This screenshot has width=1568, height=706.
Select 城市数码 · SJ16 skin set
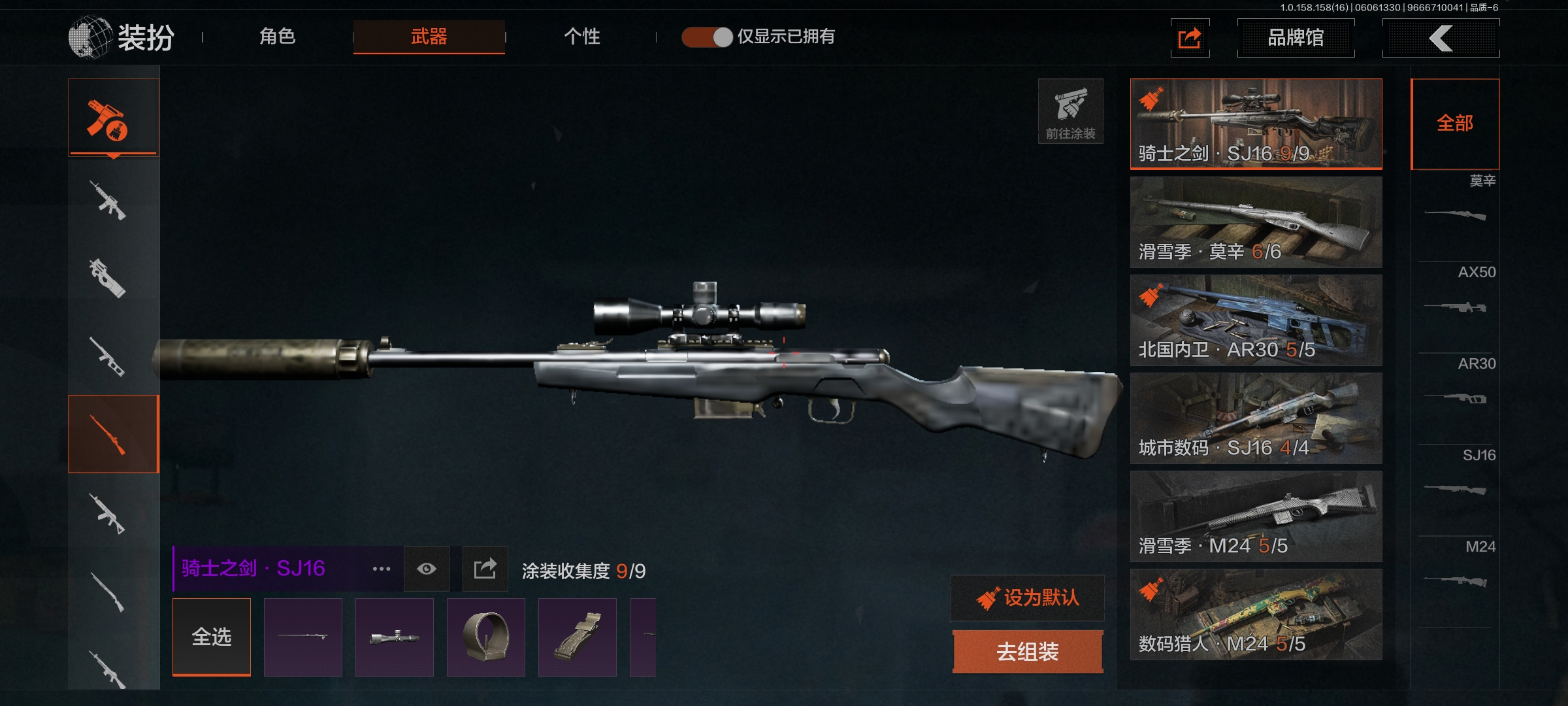[x=1256, y=418]
